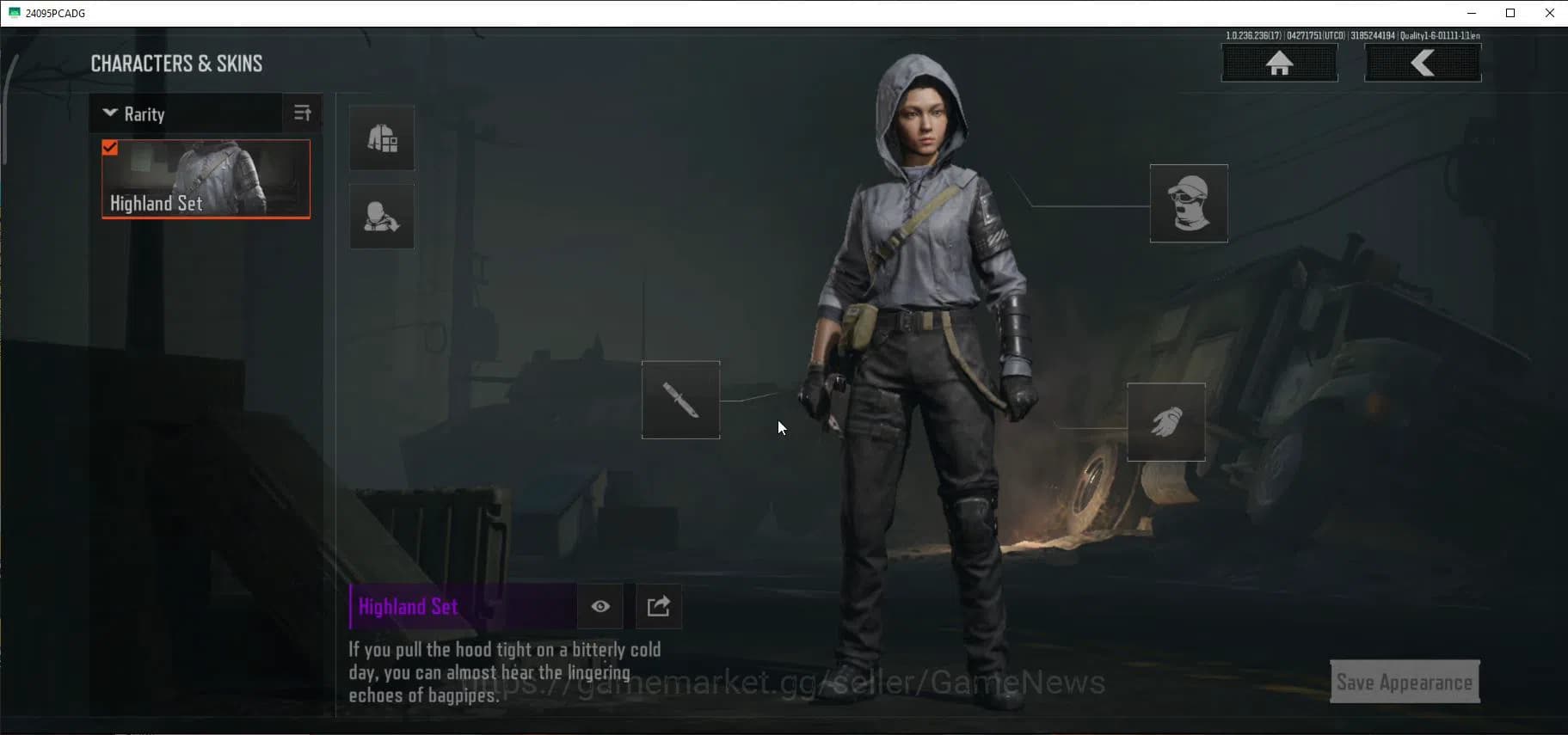Uncheck the Highland Set selection checkbox
This screenshot has height=735, width=1568.
point(109,147)
